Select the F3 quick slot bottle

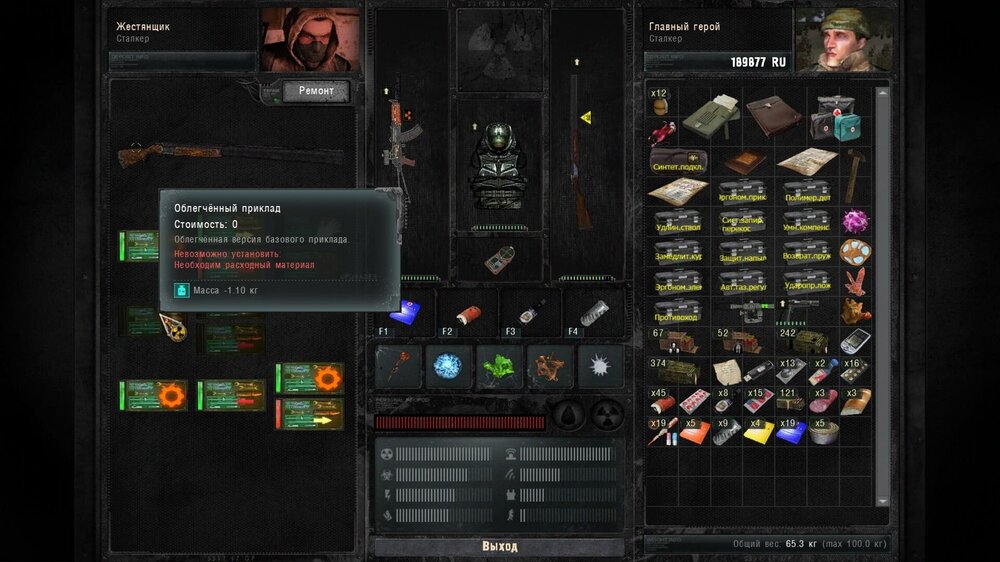point(530,312)
